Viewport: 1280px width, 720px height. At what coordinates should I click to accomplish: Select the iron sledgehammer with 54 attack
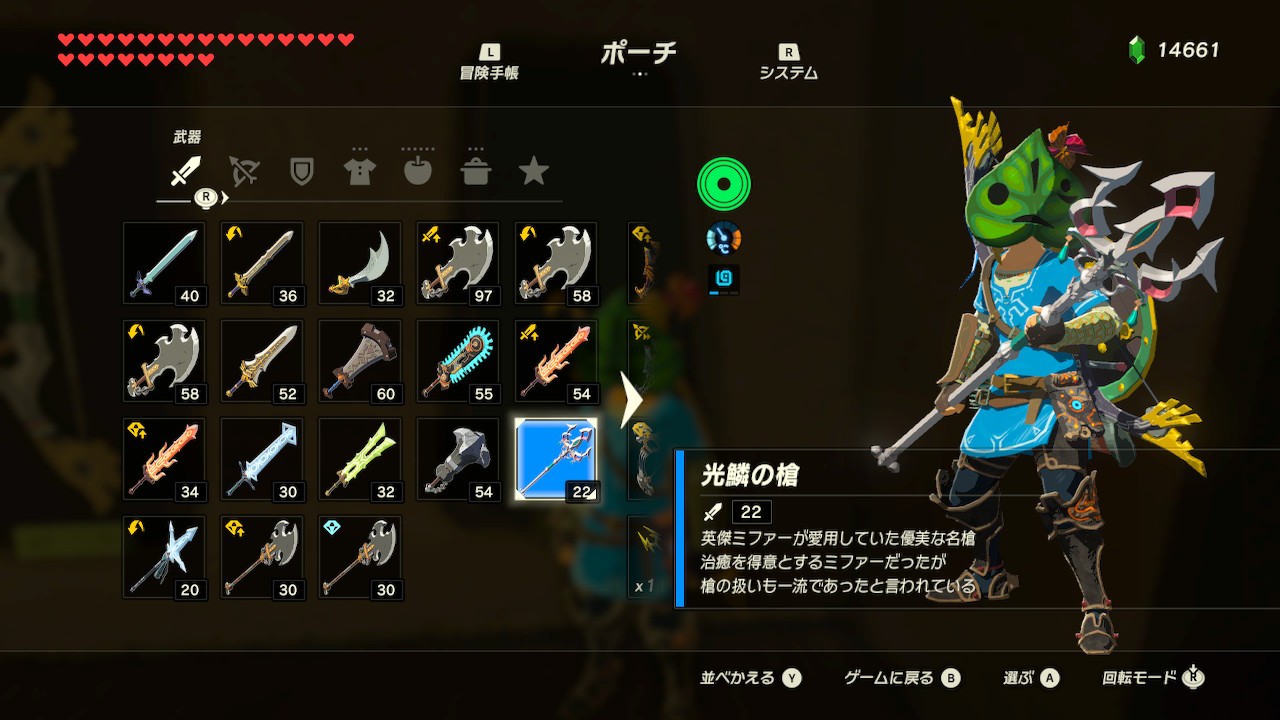tap(458, 459)
